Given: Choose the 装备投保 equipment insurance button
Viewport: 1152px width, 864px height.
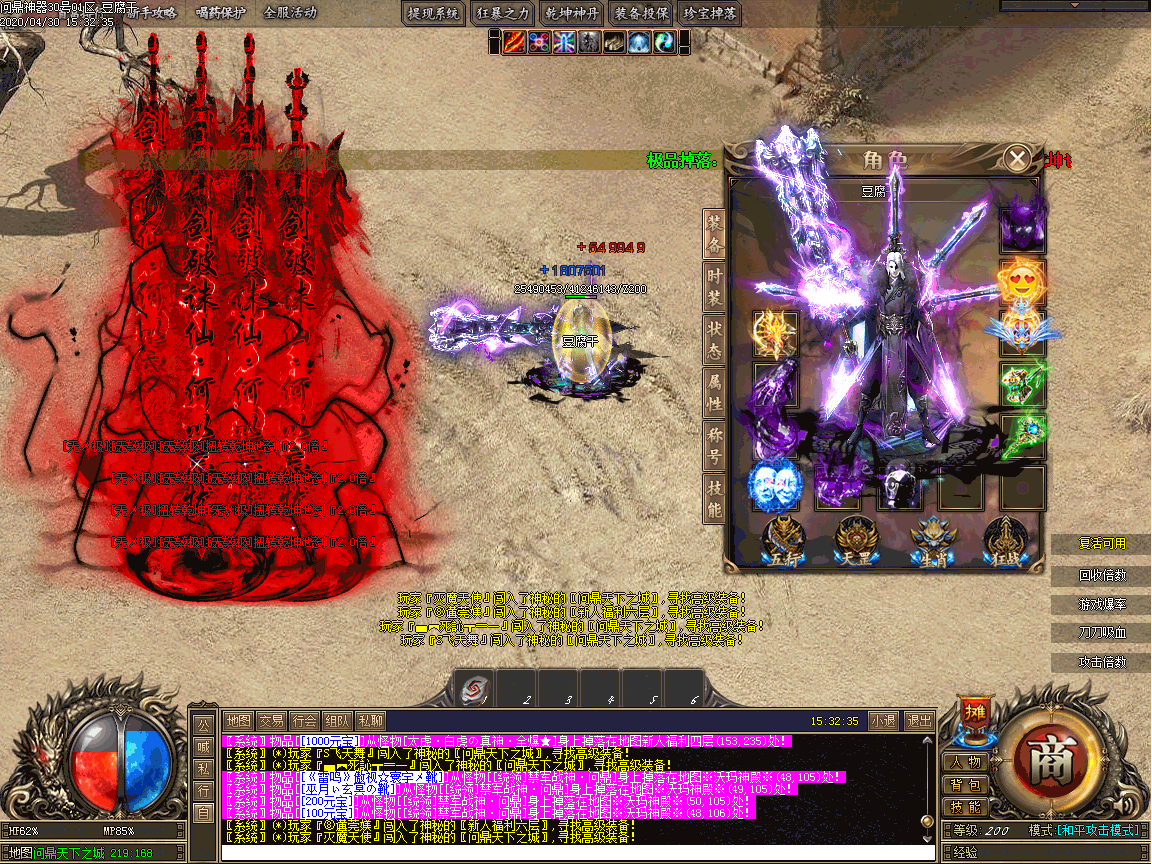Looking at the screenshot, I should click(641, 13).
